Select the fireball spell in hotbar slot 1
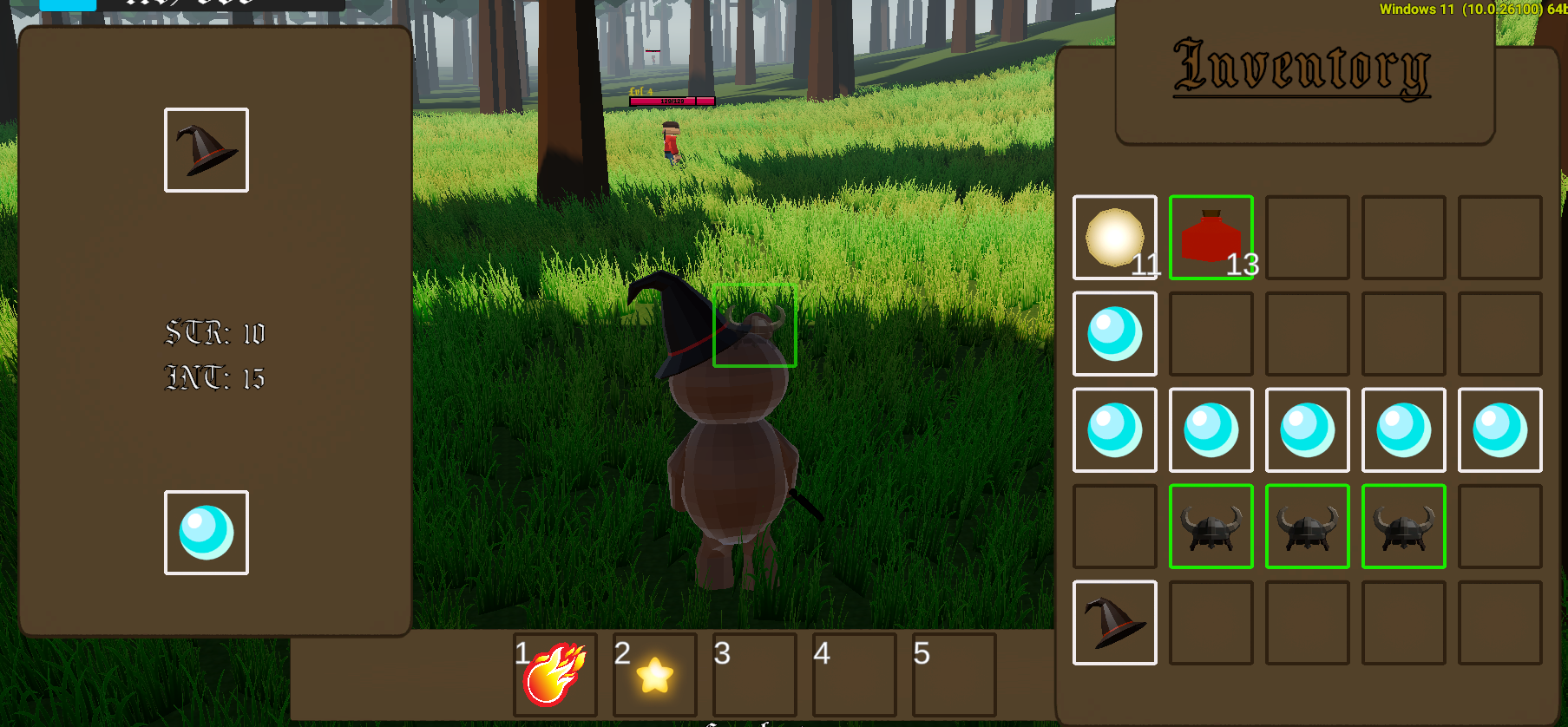The height and width of the screenshot is (727, 1568). pos(554,677)
